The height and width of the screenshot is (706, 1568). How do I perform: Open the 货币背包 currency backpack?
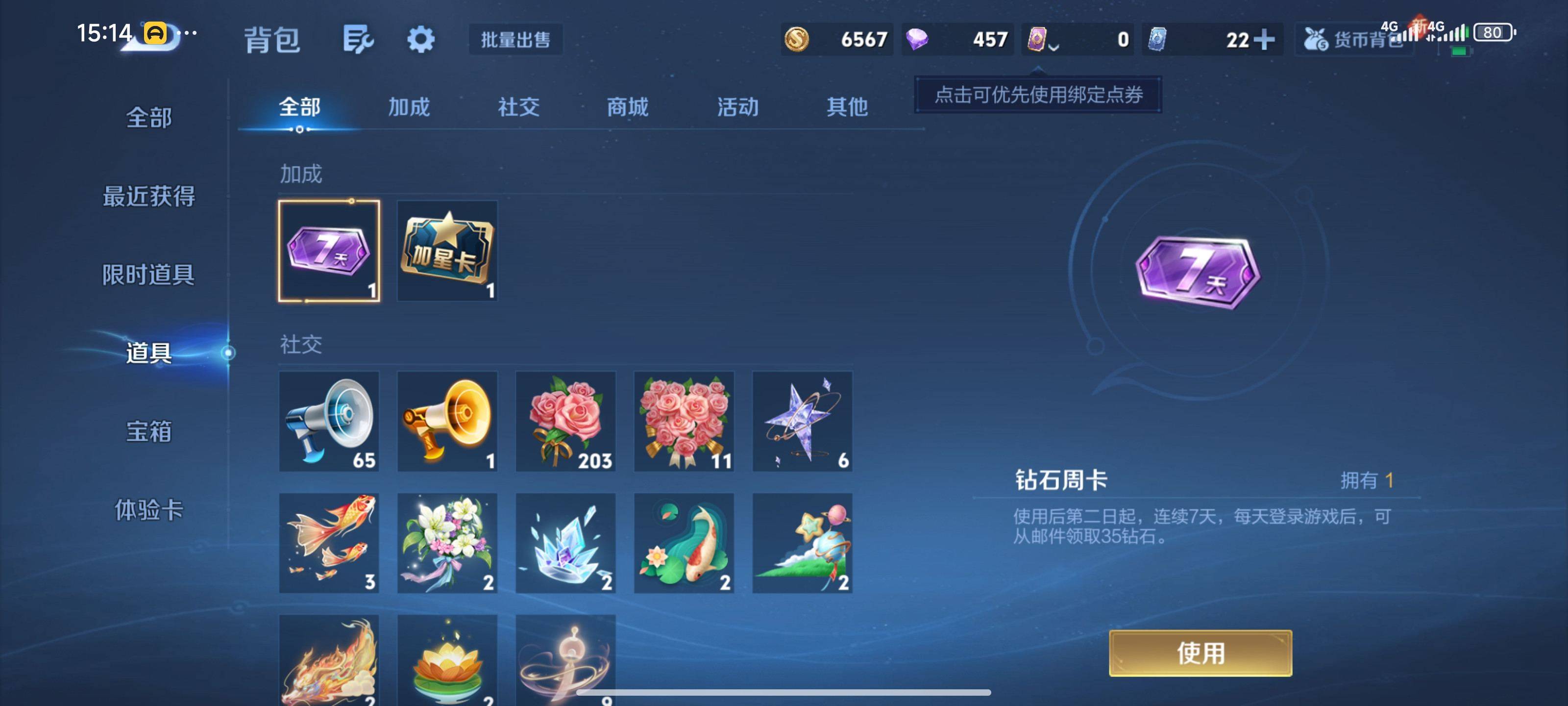pos(1354,39)
